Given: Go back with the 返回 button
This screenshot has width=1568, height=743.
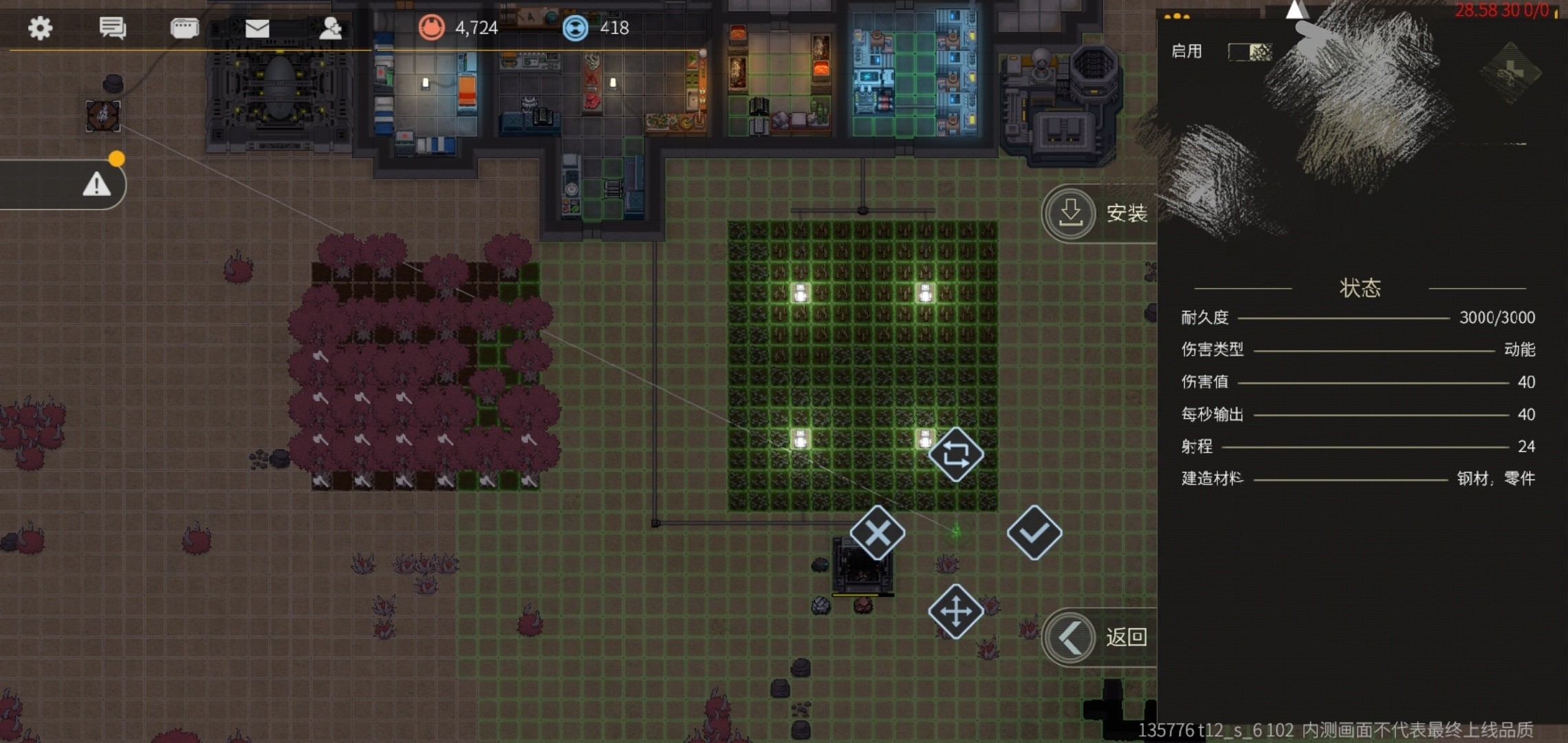Looking at the screenshot, I should [1098, 637].
